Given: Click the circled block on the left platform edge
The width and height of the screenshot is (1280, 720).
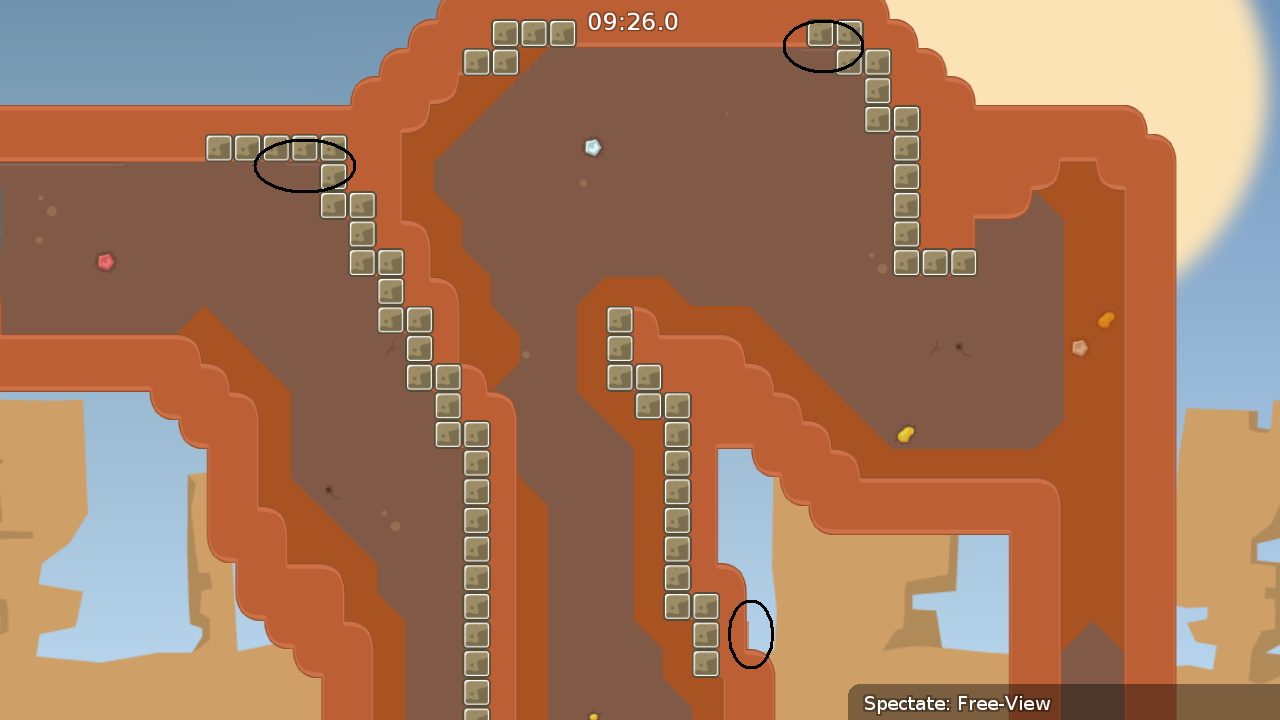Looking at the screenshot, I should click(303, 148).
